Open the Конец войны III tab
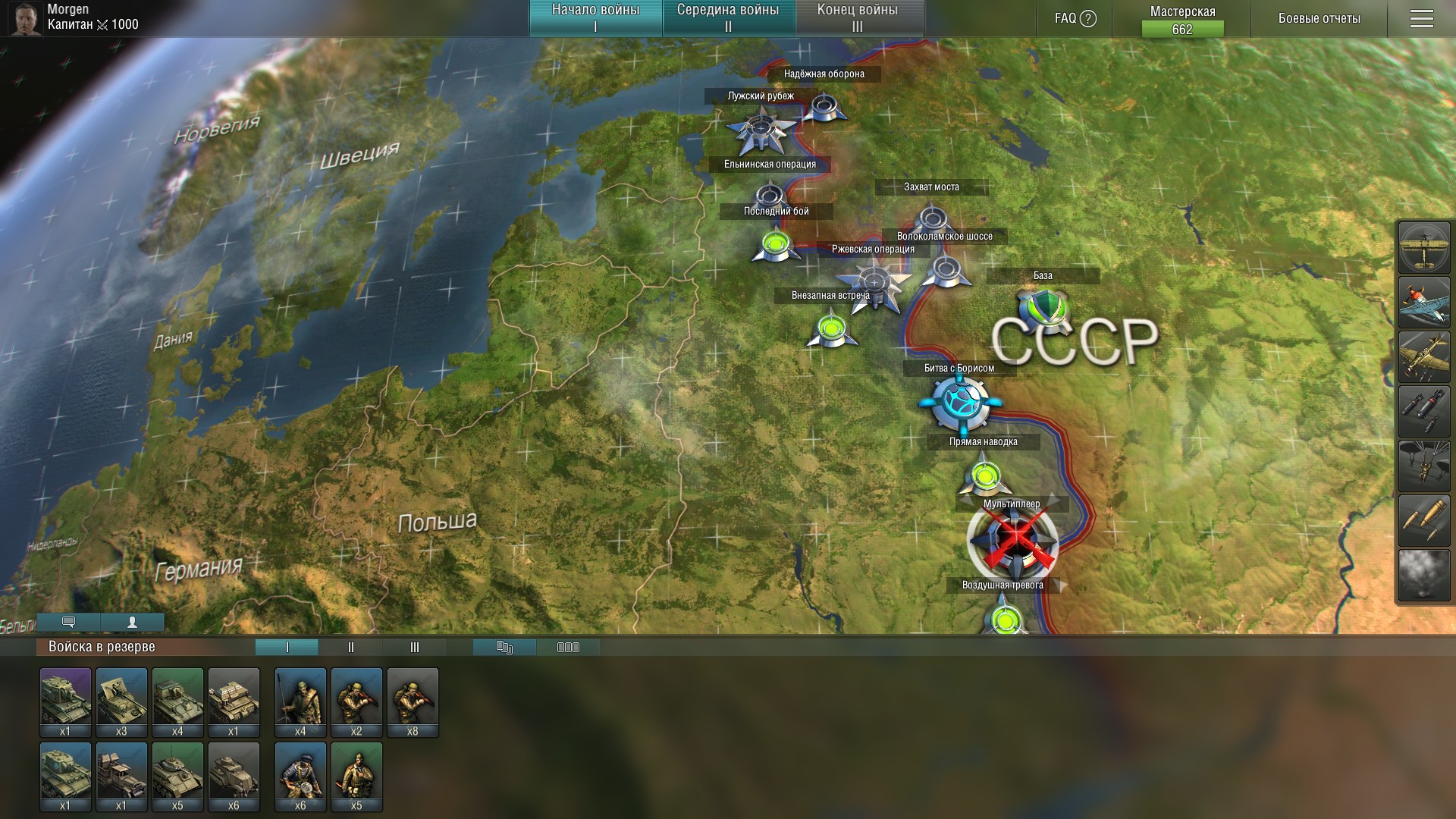 [x=858, y=18]
